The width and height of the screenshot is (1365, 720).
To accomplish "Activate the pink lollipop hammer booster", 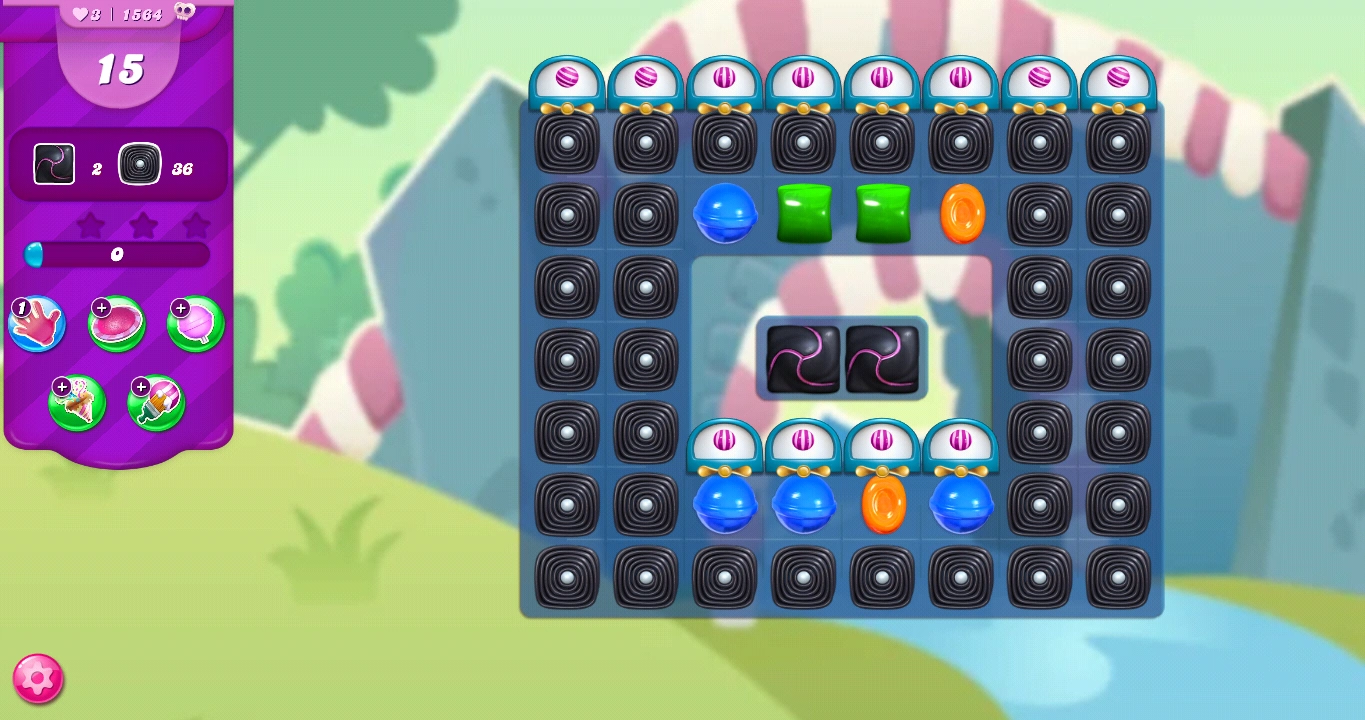I will point(195,324).
